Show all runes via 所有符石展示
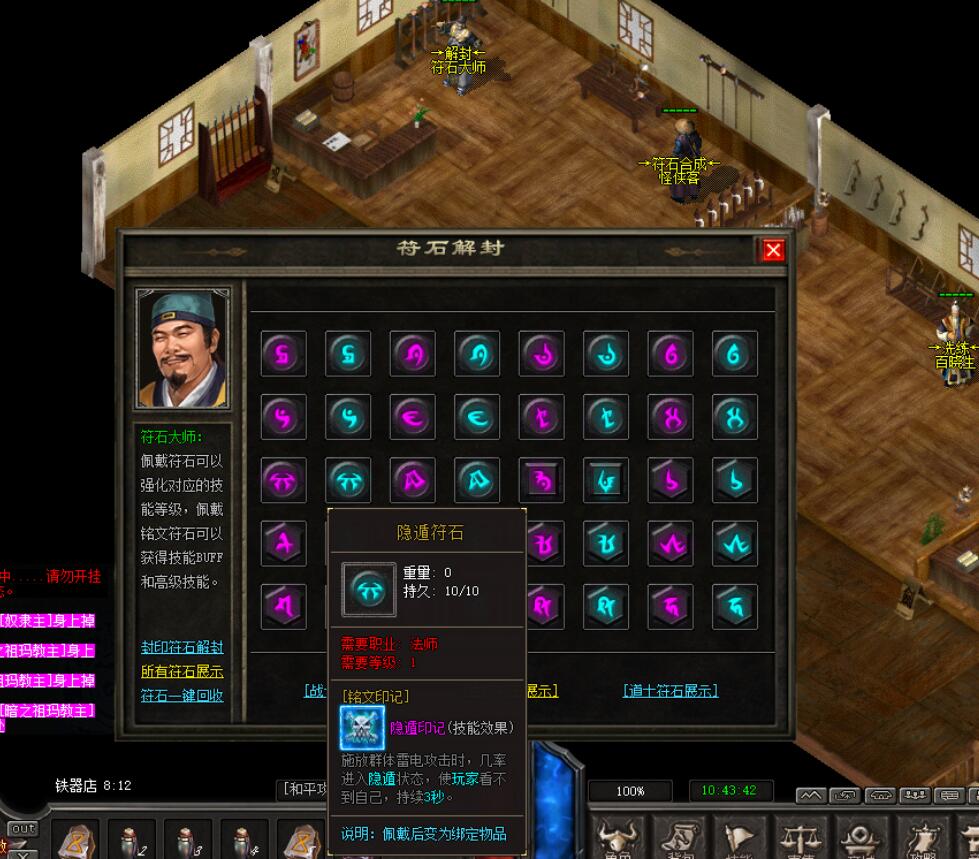The width and height of the screenshot is (979, 859). (182, 672)
